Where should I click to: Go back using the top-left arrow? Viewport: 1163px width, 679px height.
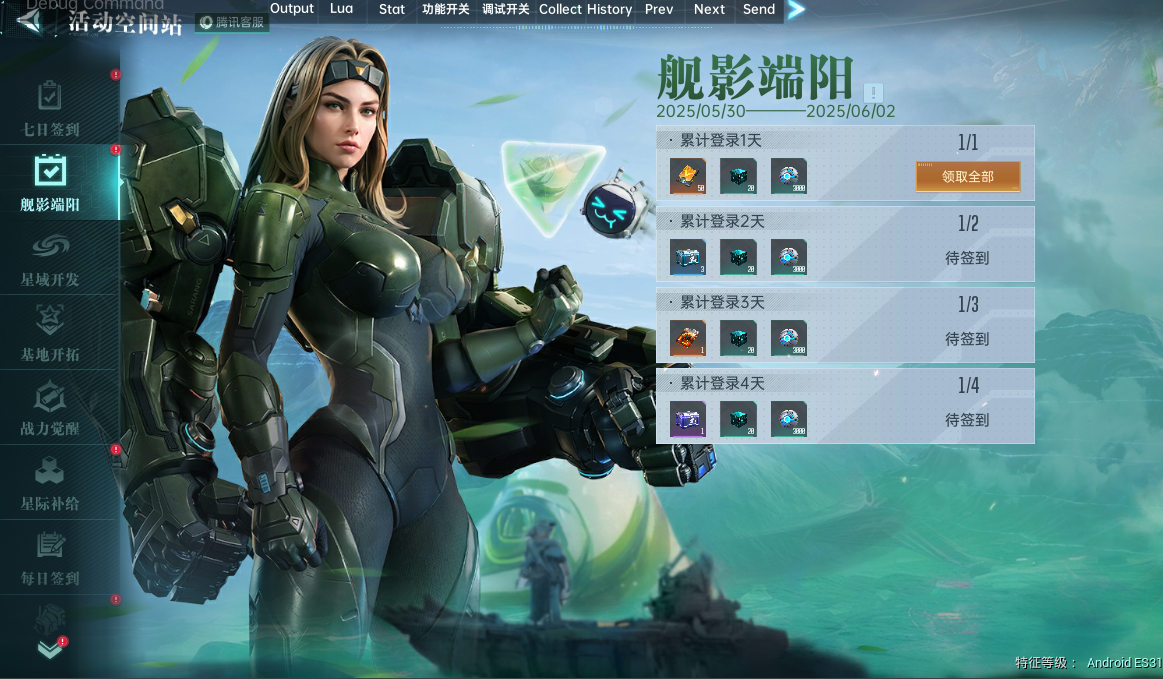[30, 20]
